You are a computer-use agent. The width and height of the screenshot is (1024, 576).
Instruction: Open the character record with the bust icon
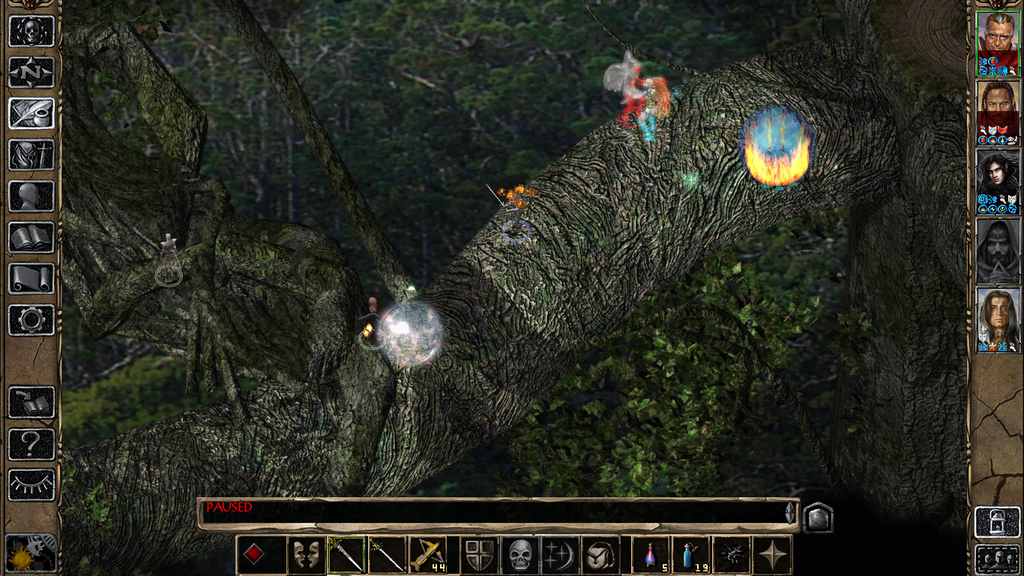(31, 196)
